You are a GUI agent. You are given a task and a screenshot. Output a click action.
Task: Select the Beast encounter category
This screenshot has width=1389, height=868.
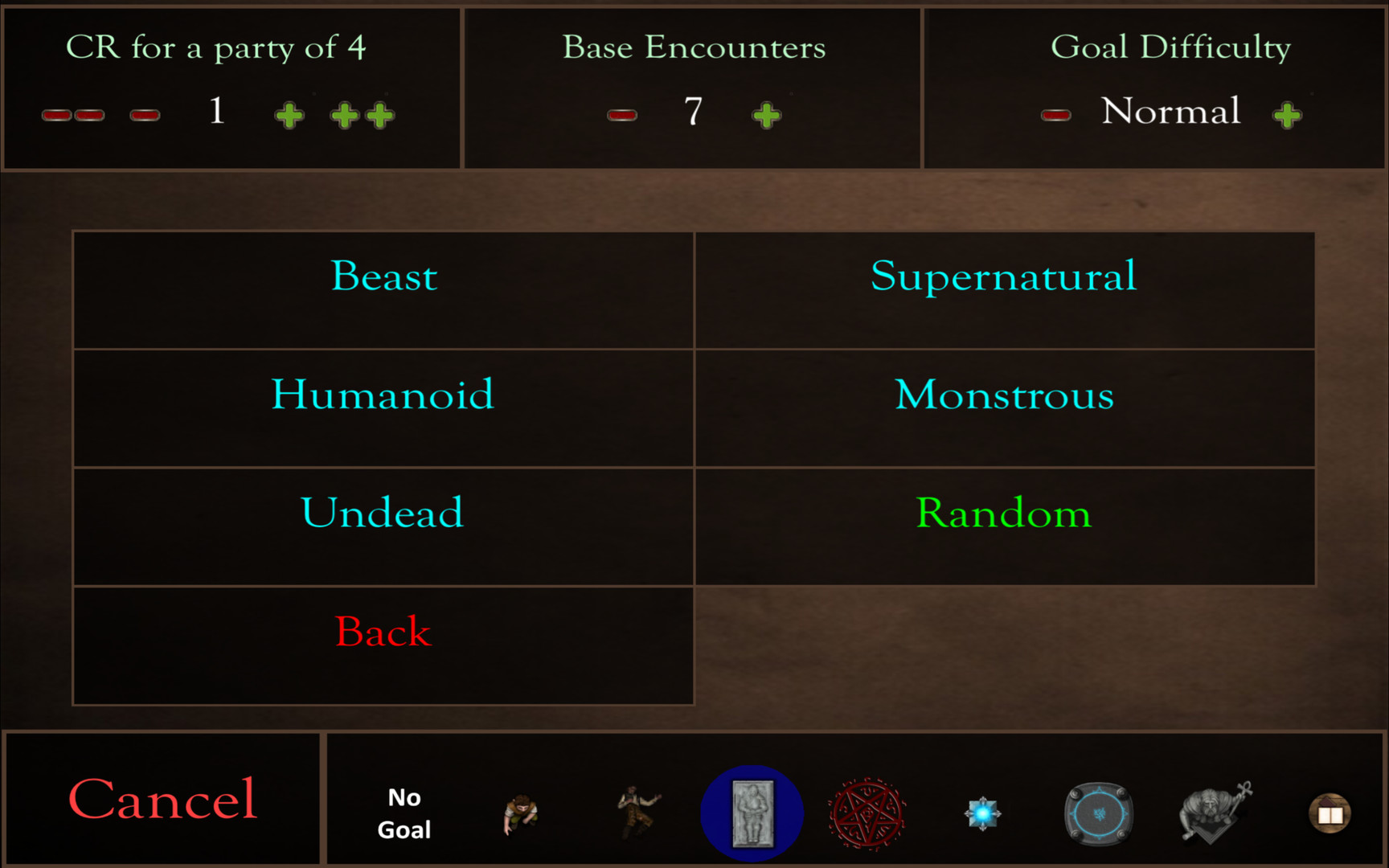pyautogui.click(x=383, y=277)
